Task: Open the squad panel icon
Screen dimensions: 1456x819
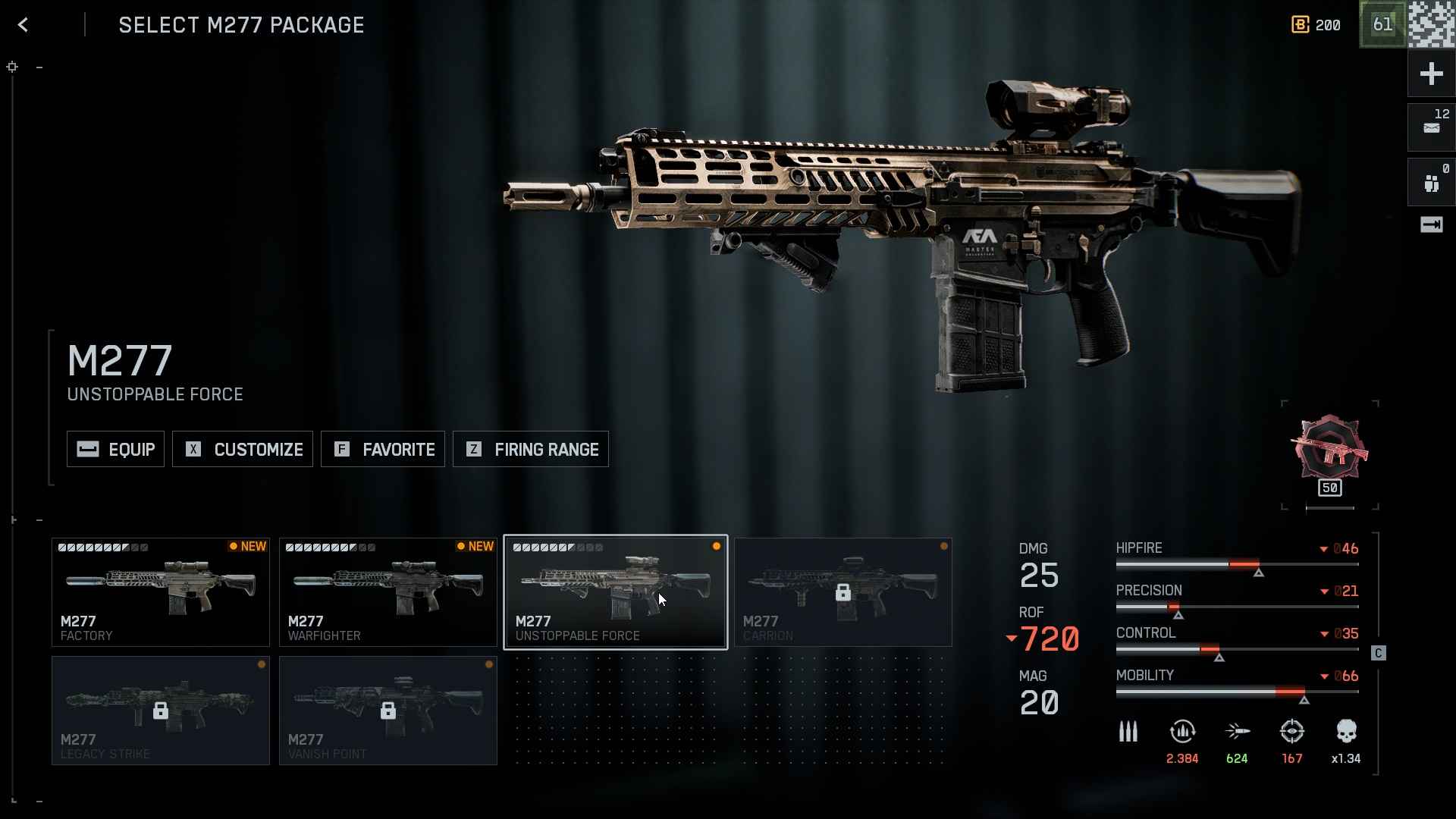Action: click(1431, 182)
